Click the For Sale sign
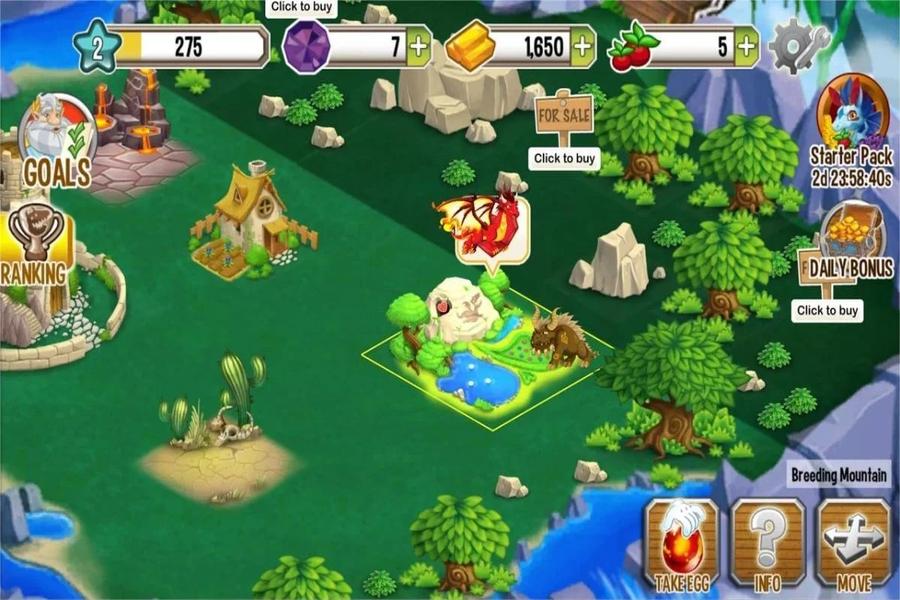Viewport: 900px width, 600px height. tap(564, 112)
